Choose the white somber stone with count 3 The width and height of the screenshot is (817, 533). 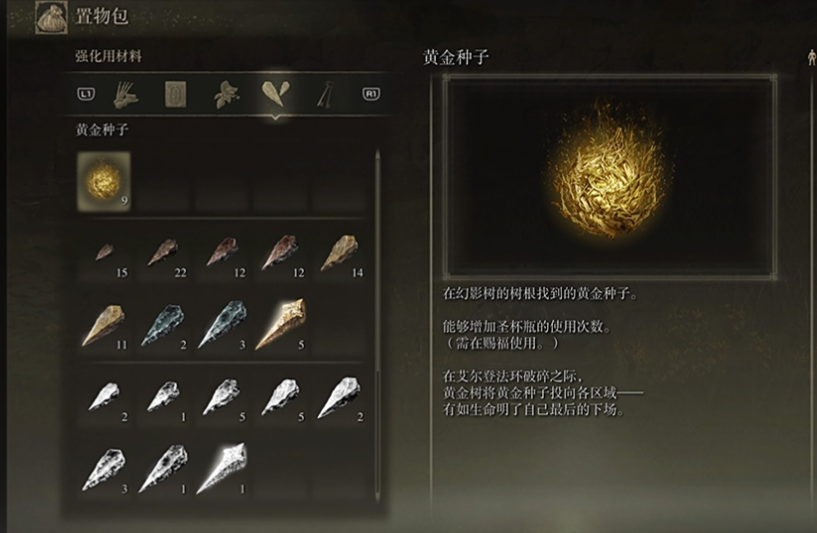click(104, 468)
